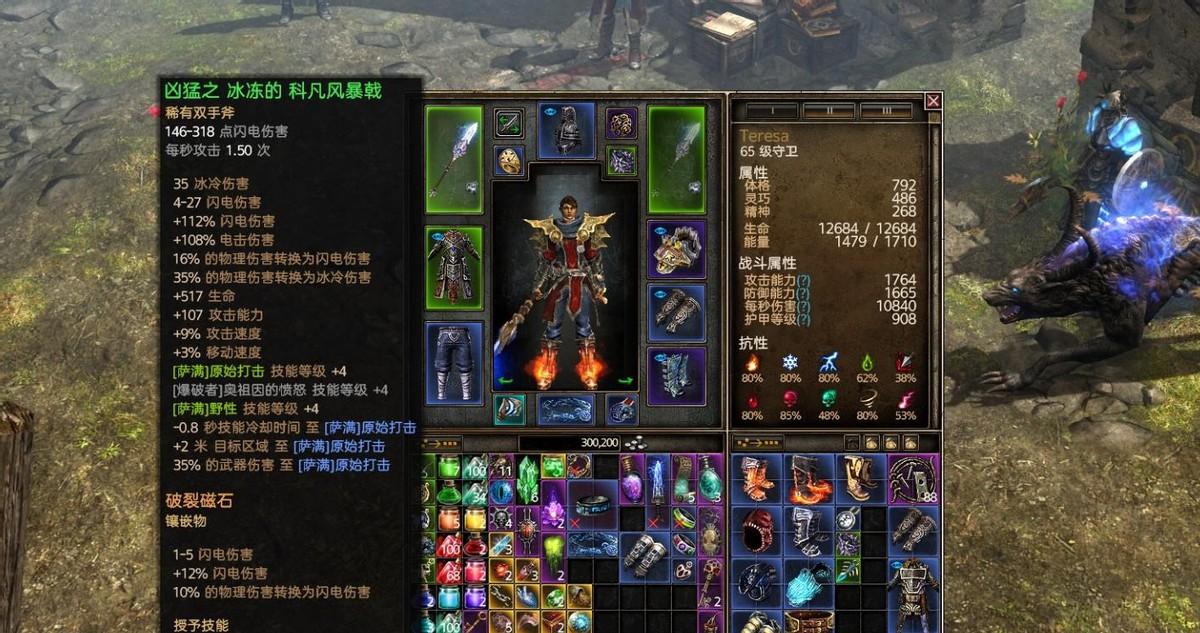The image size is (1200, 633).
Task: Select the equipped chest armor slot
Action: 454,263
